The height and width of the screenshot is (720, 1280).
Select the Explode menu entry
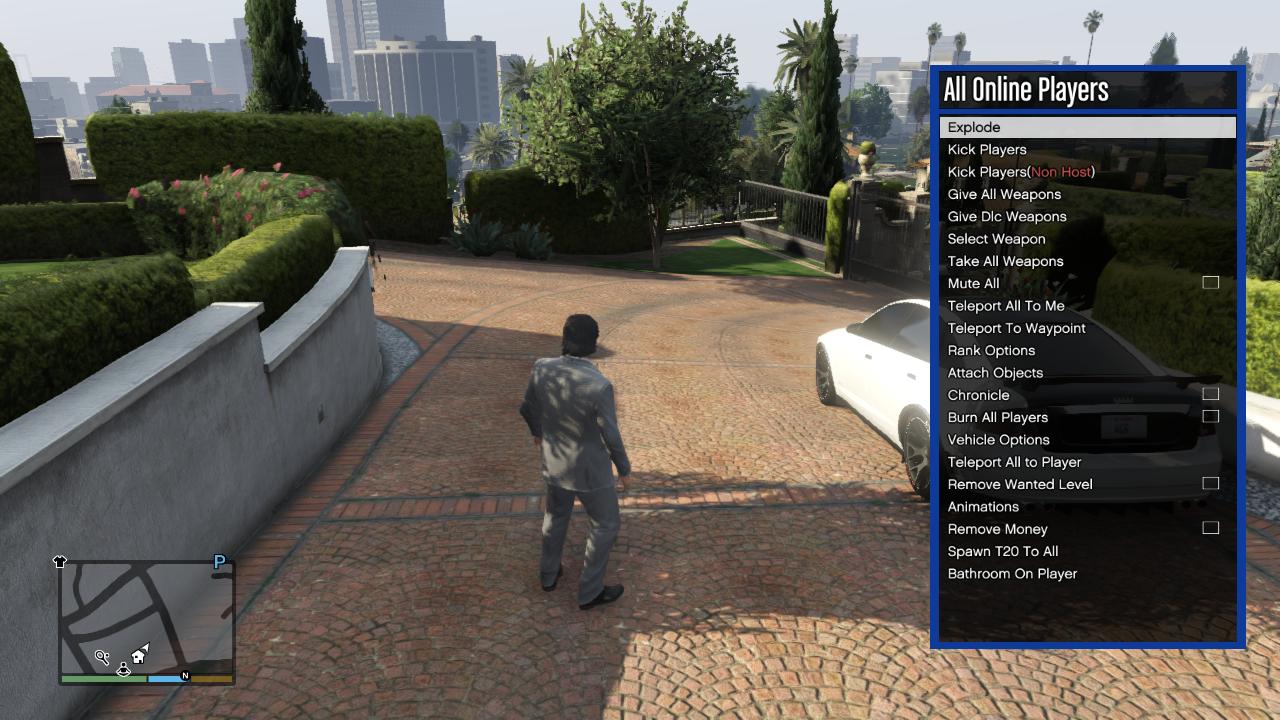click(x=974, y=127)
